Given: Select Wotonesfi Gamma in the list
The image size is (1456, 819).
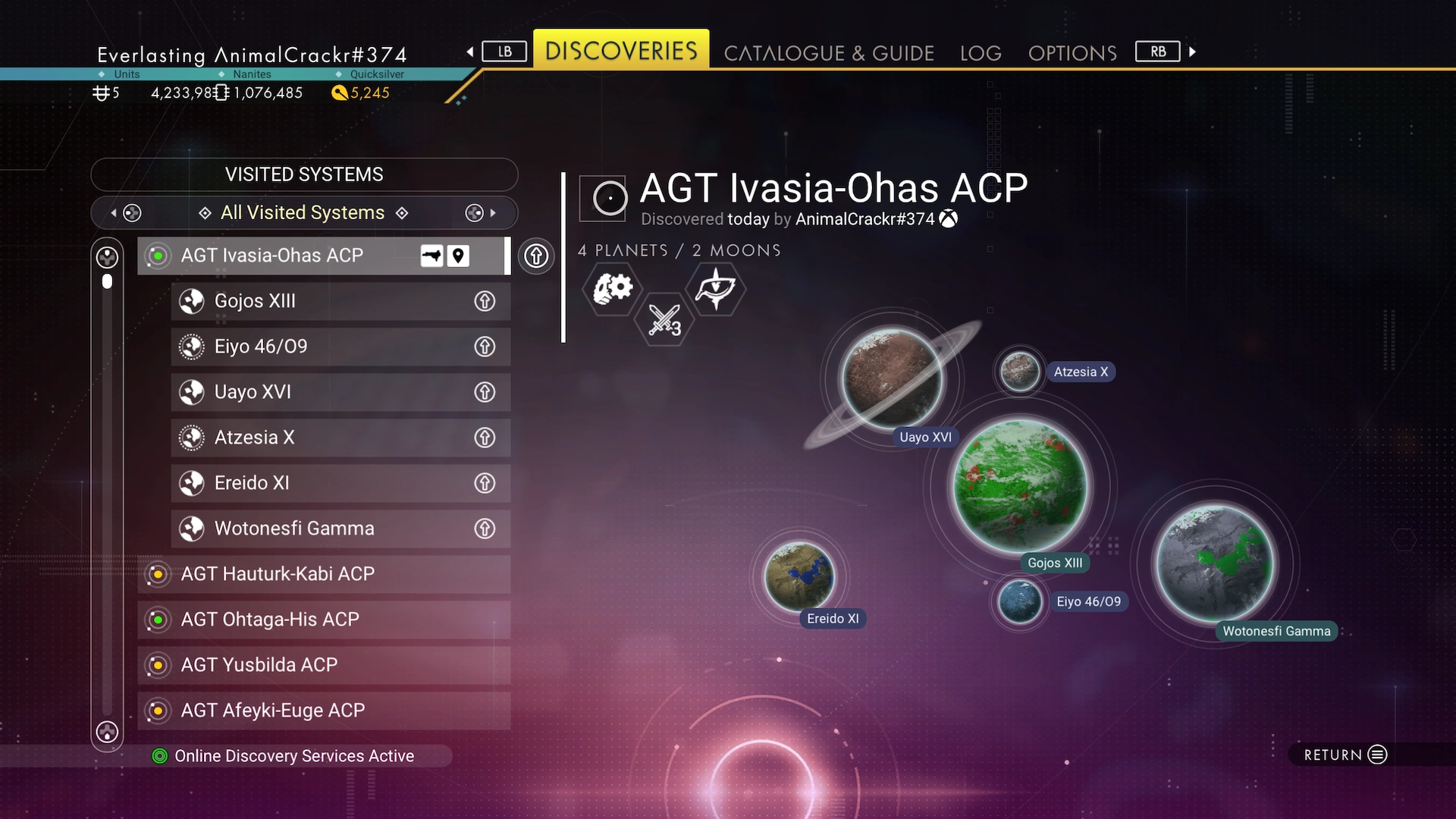Looking at the screenshot, I should point(318,529).
